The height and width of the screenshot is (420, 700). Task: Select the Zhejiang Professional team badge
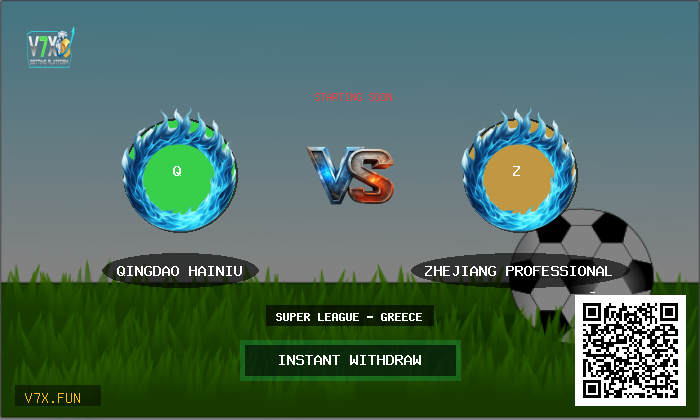pyautogui.click(x=517, y=173)
